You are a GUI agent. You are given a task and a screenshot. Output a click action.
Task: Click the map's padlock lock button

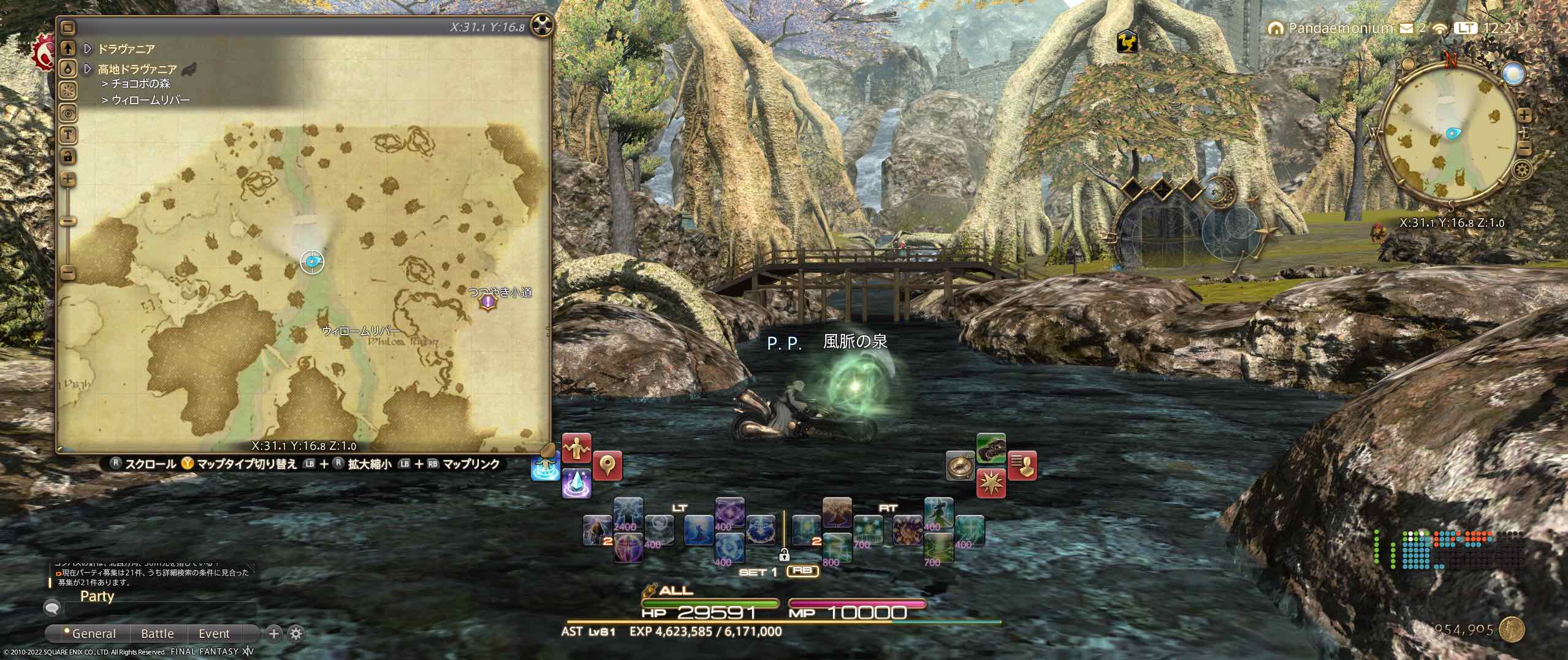click(68, 156)
